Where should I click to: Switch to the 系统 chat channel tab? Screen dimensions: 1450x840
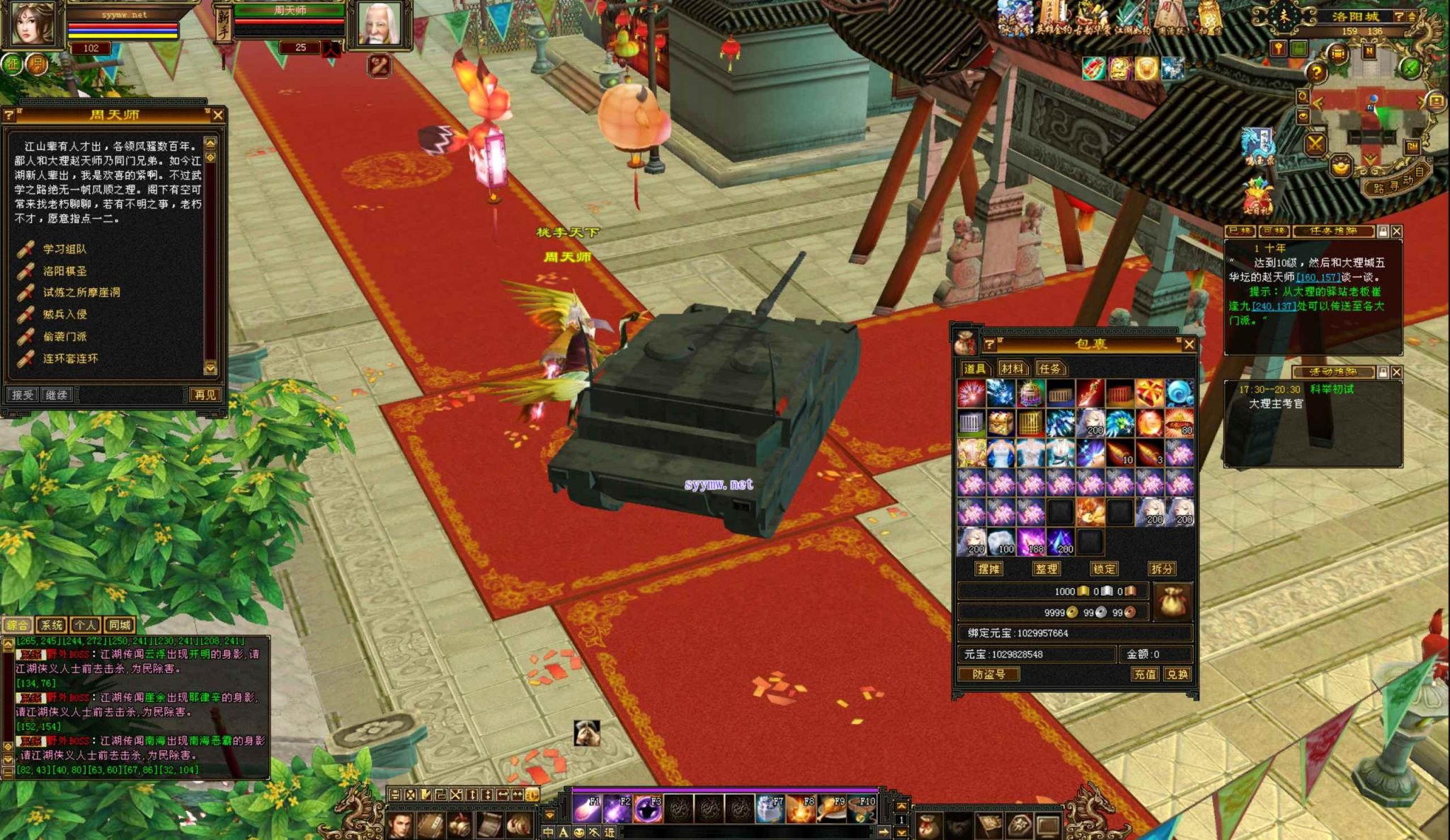tap(51, 626)
